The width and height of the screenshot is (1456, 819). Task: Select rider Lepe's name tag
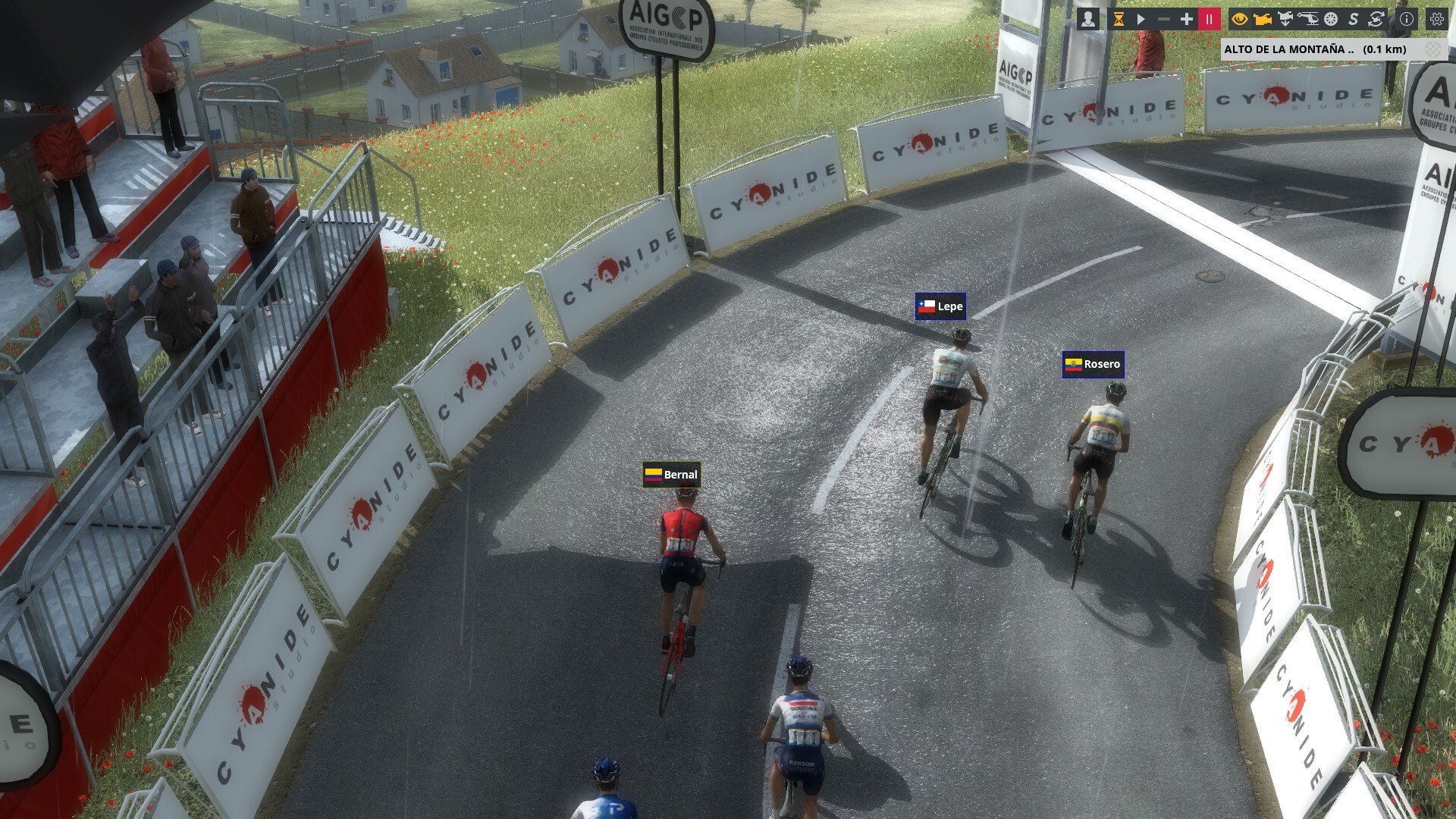(x=940, y=306)
